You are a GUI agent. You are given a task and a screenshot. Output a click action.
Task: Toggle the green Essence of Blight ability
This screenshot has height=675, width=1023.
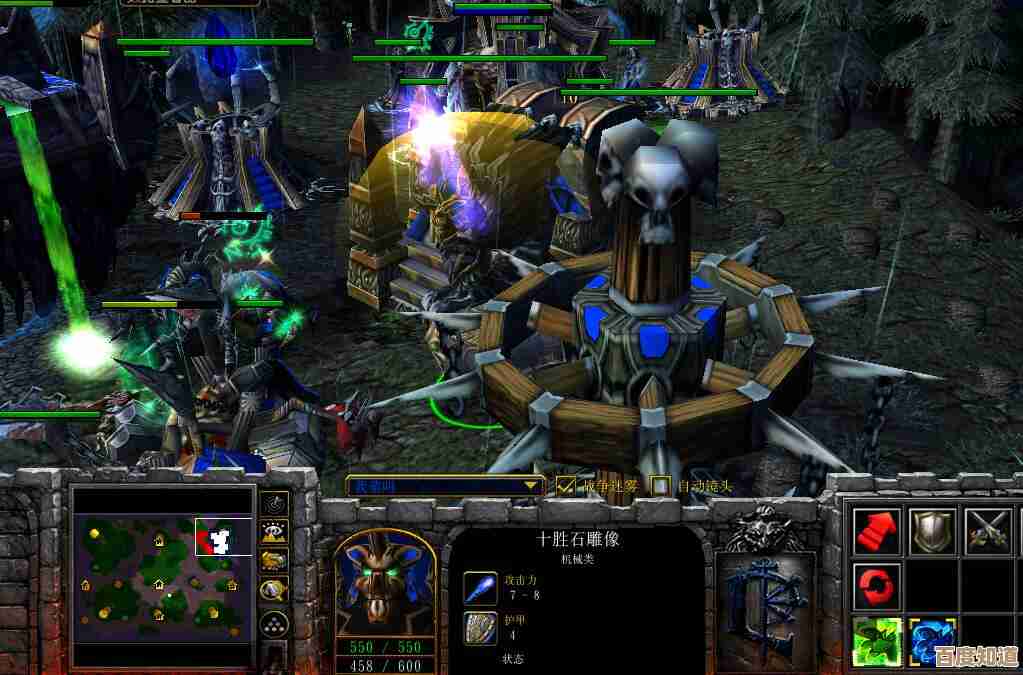pos(878,641)
